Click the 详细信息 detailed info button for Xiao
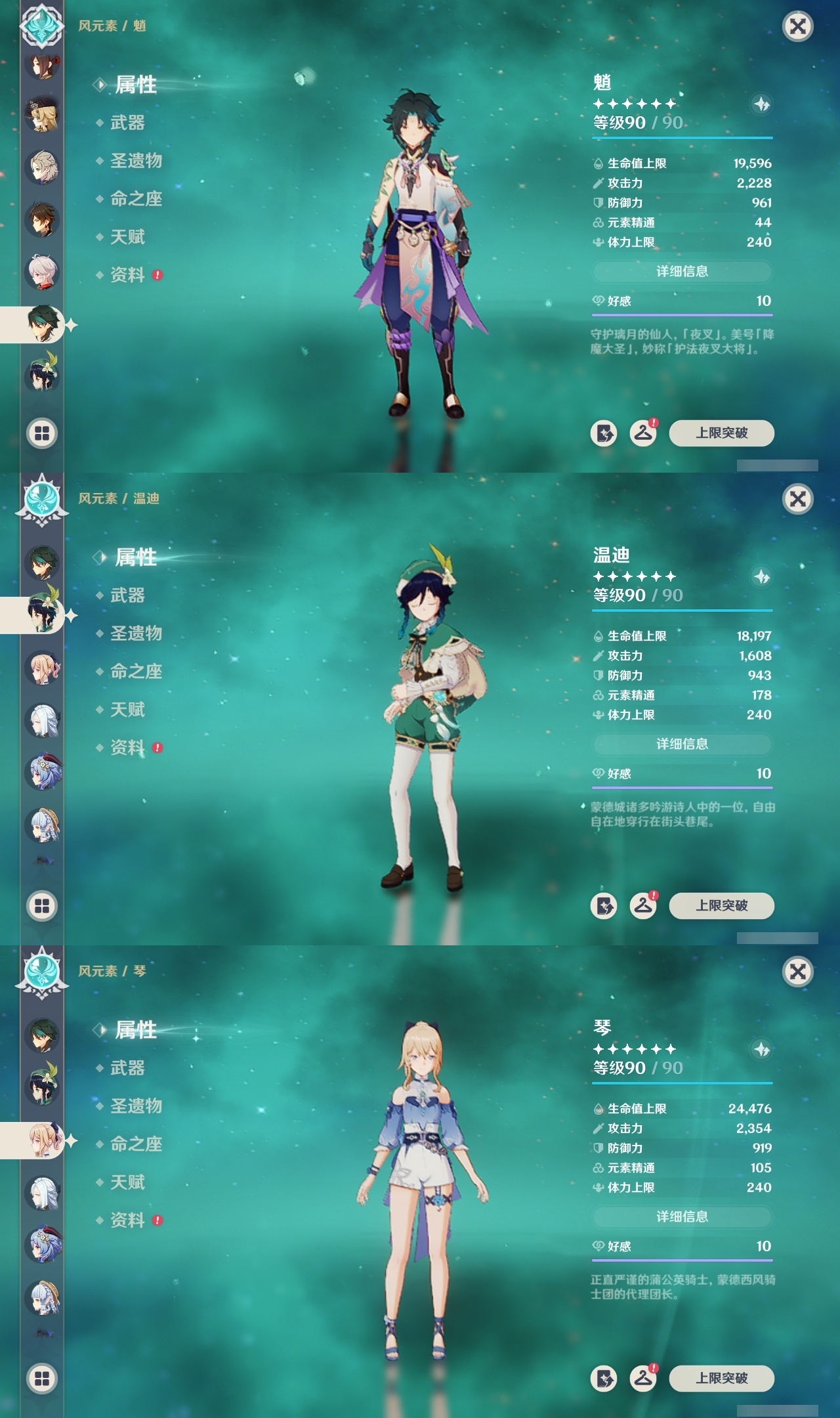 [682, 271]
